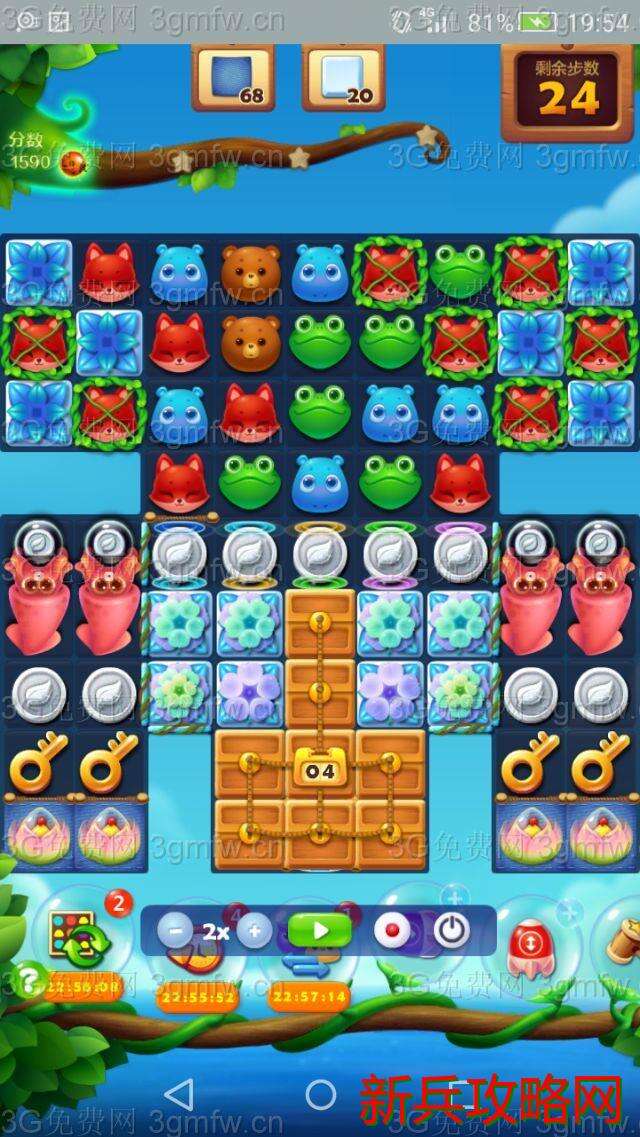Tap the Android back navigation button
Screen dimensions: 640x1137
pyautogui.click(x=179, y=1093)
